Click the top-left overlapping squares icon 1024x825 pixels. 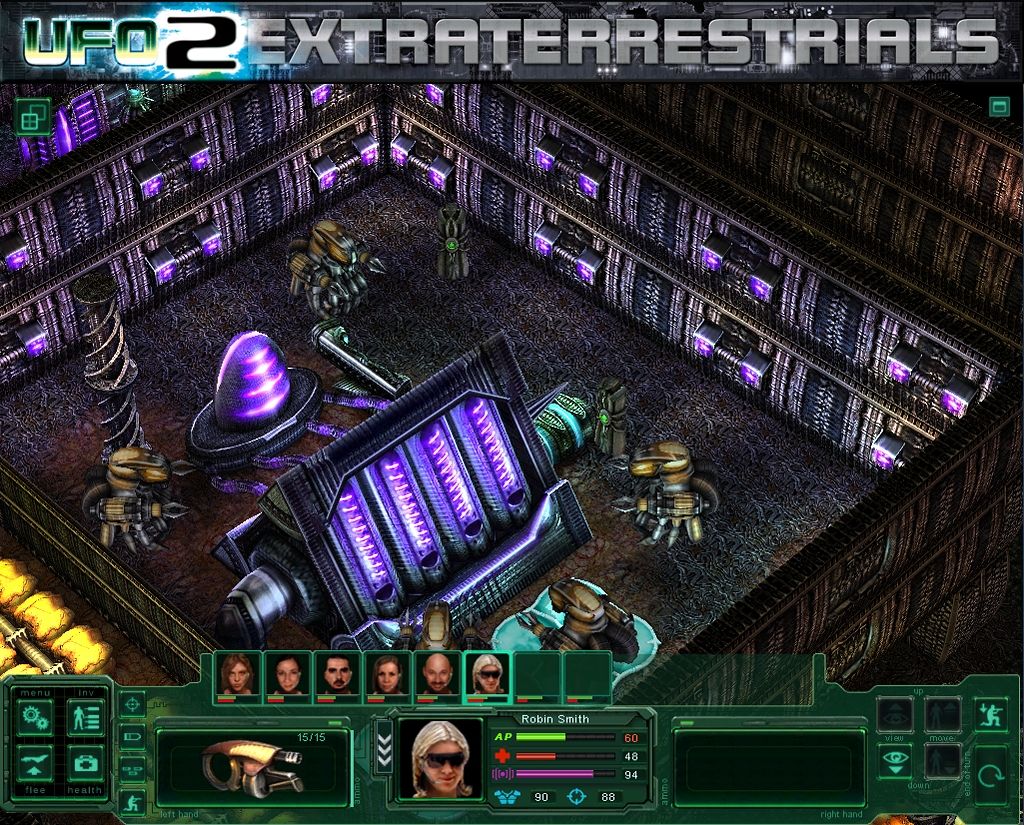click(31, 118)
